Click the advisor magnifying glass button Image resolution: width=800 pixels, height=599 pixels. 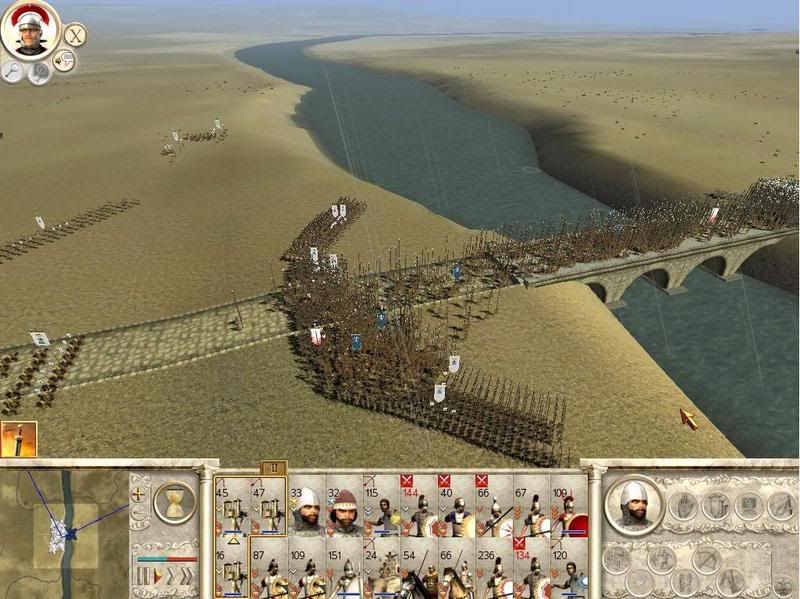[x=13, y=70]
